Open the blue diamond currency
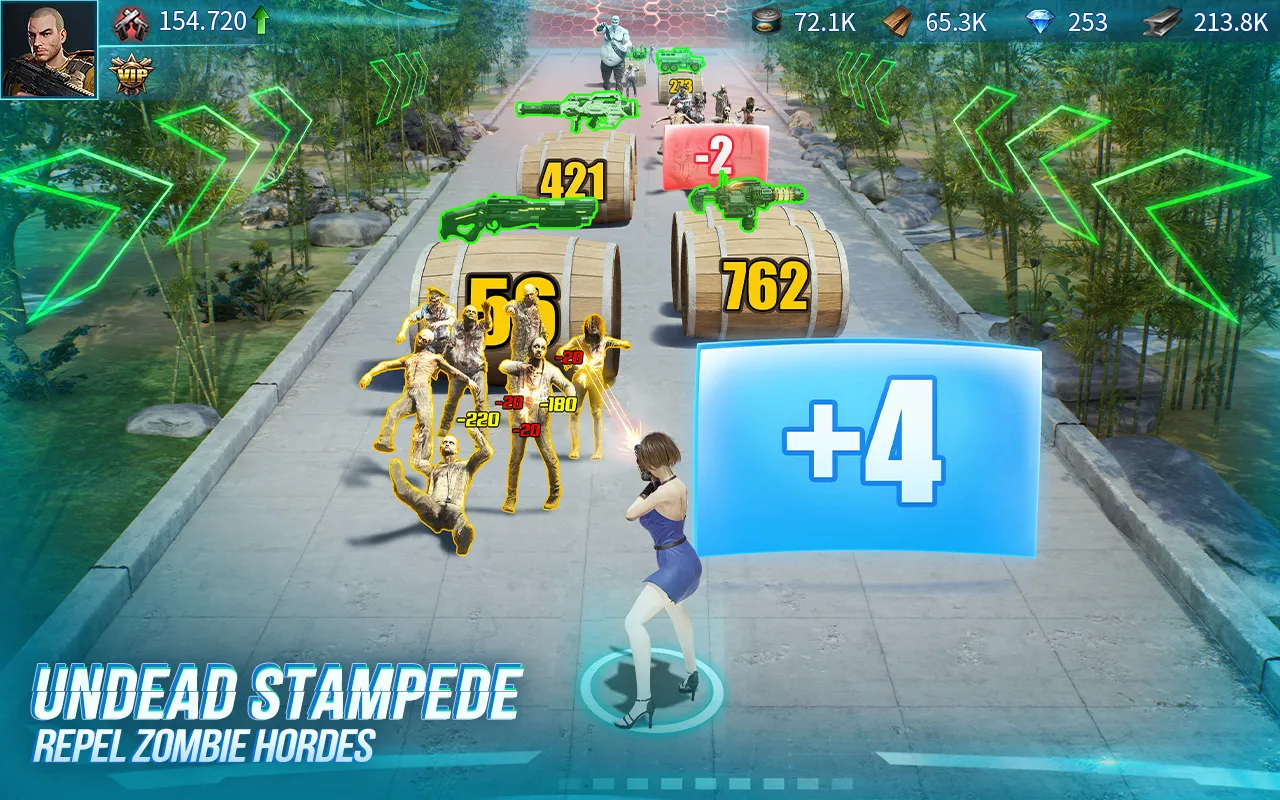Image resolution: width=1280 pixels, height=800 pixels. tap(1041, 22)
